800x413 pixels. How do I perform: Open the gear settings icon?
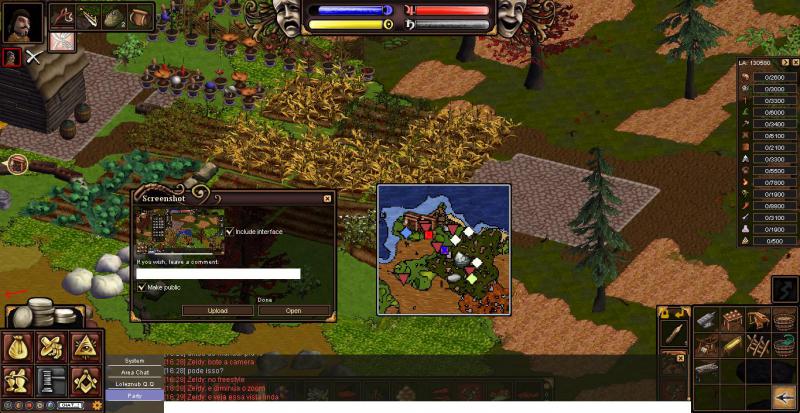[97, 405]
